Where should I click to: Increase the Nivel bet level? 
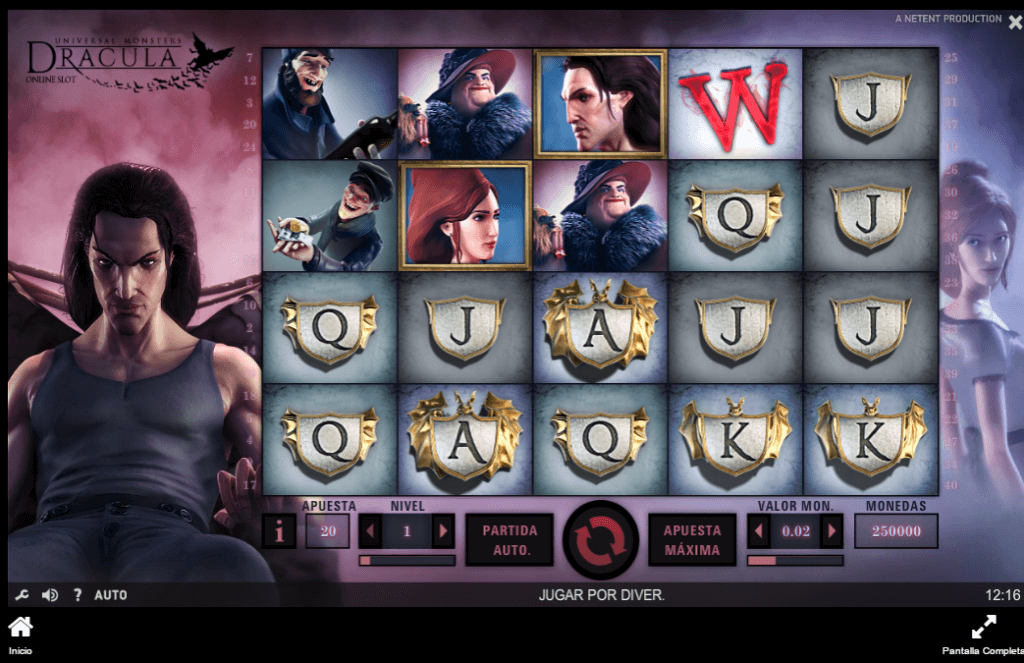(443, 532)
